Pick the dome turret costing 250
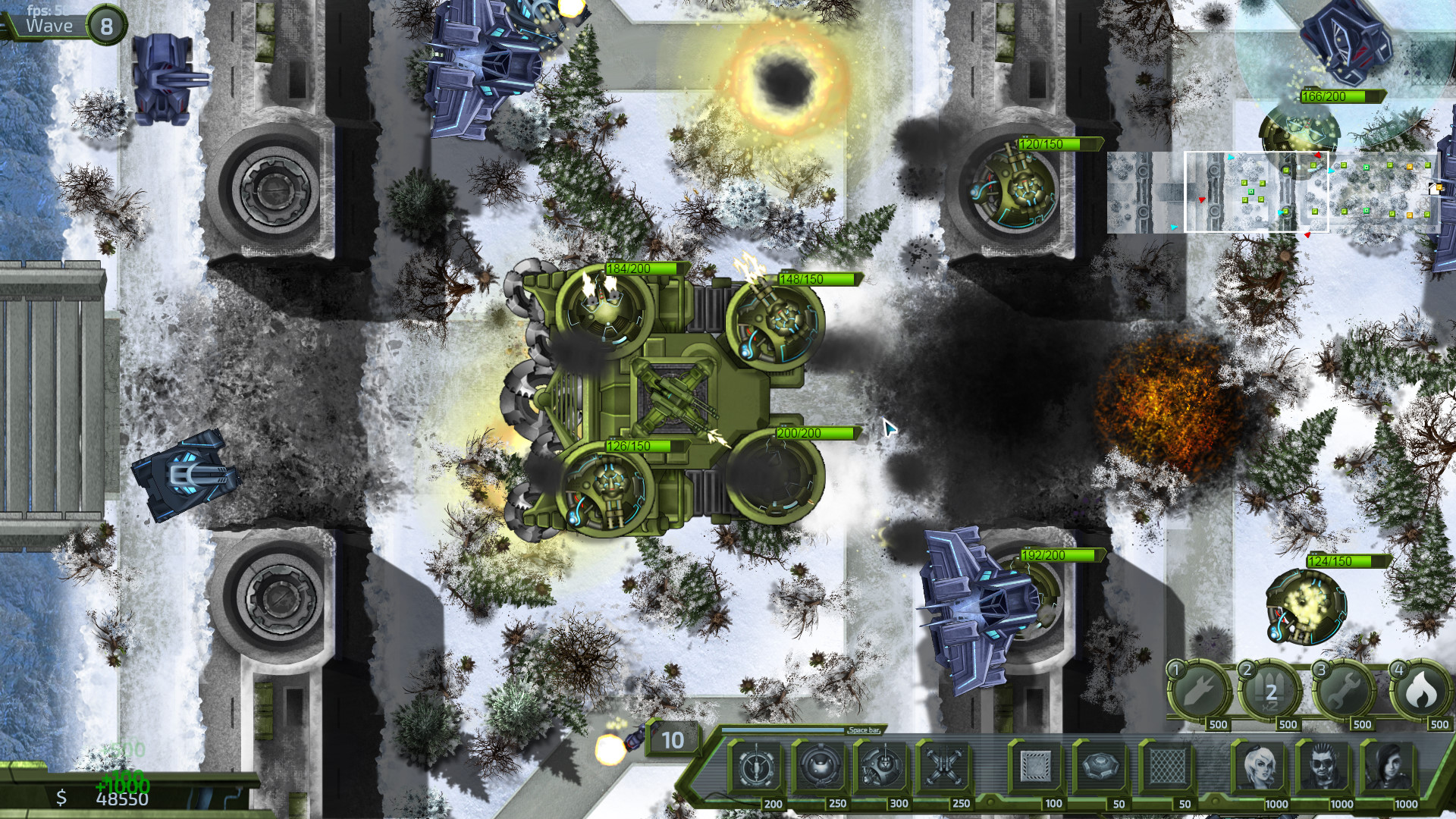The image size is (1456, 819). [819, 769]
